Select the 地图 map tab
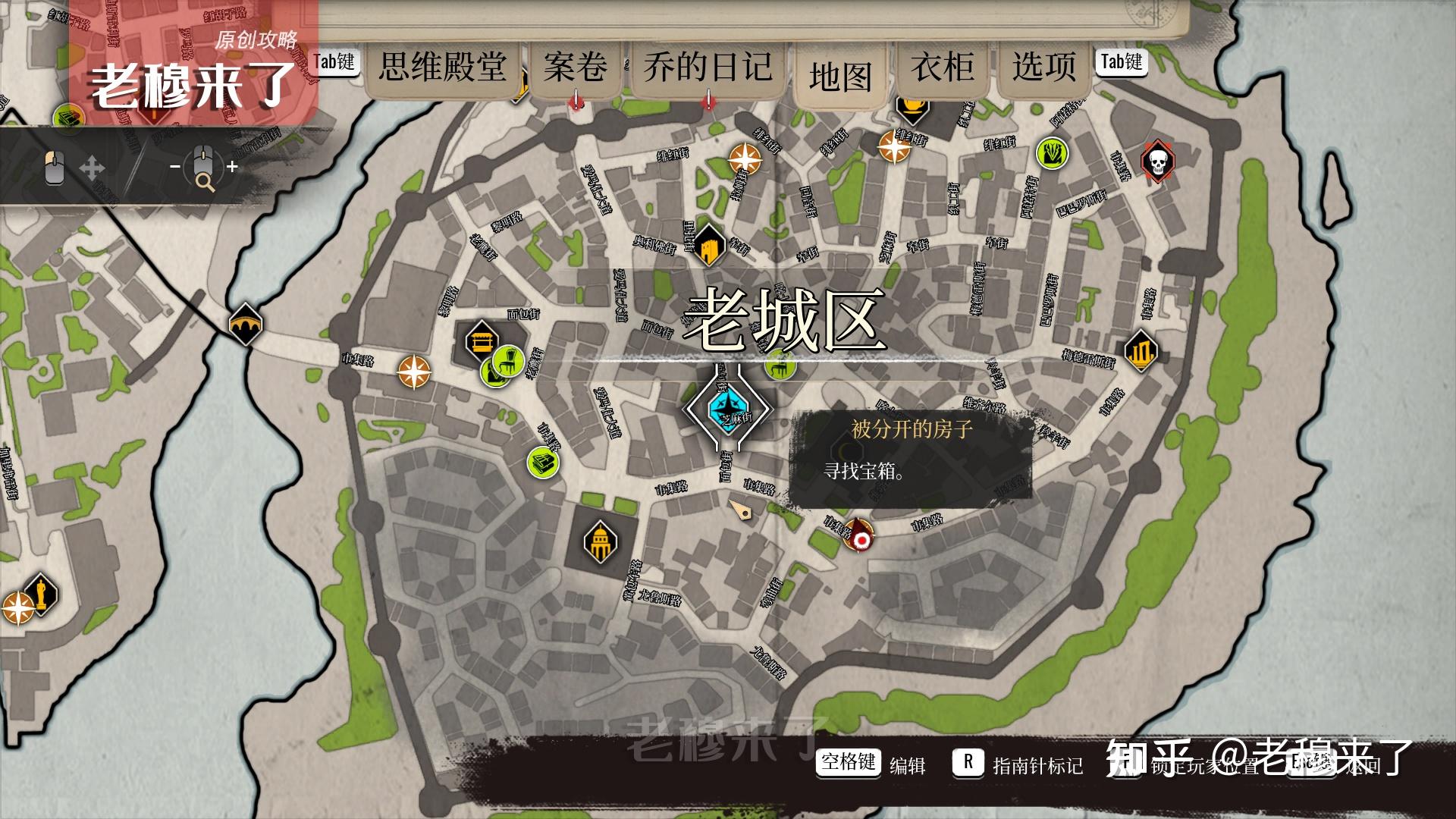 [x=840, y=77]
